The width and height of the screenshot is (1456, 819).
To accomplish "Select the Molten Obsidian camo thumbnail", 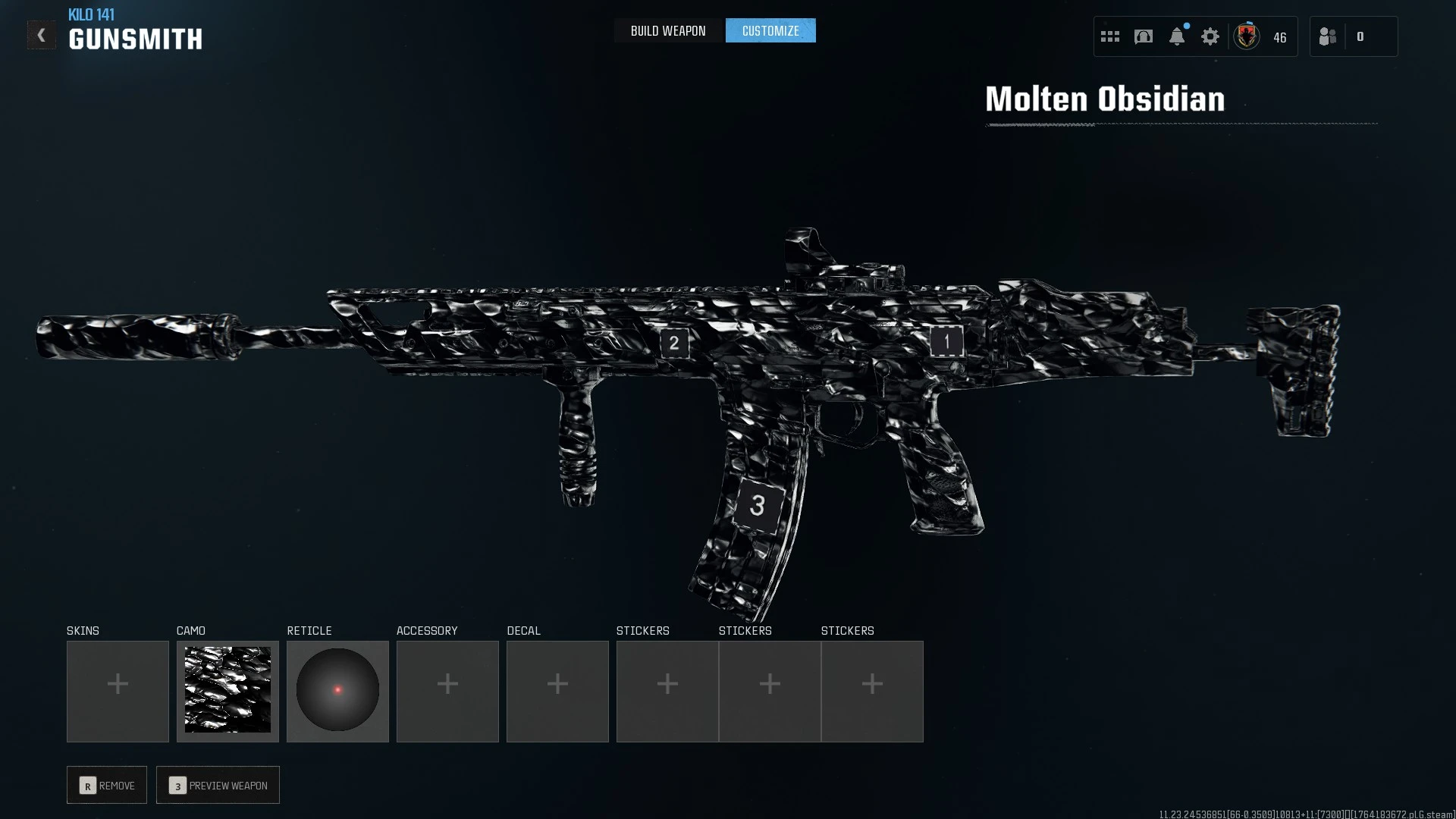I will [227, 690].
